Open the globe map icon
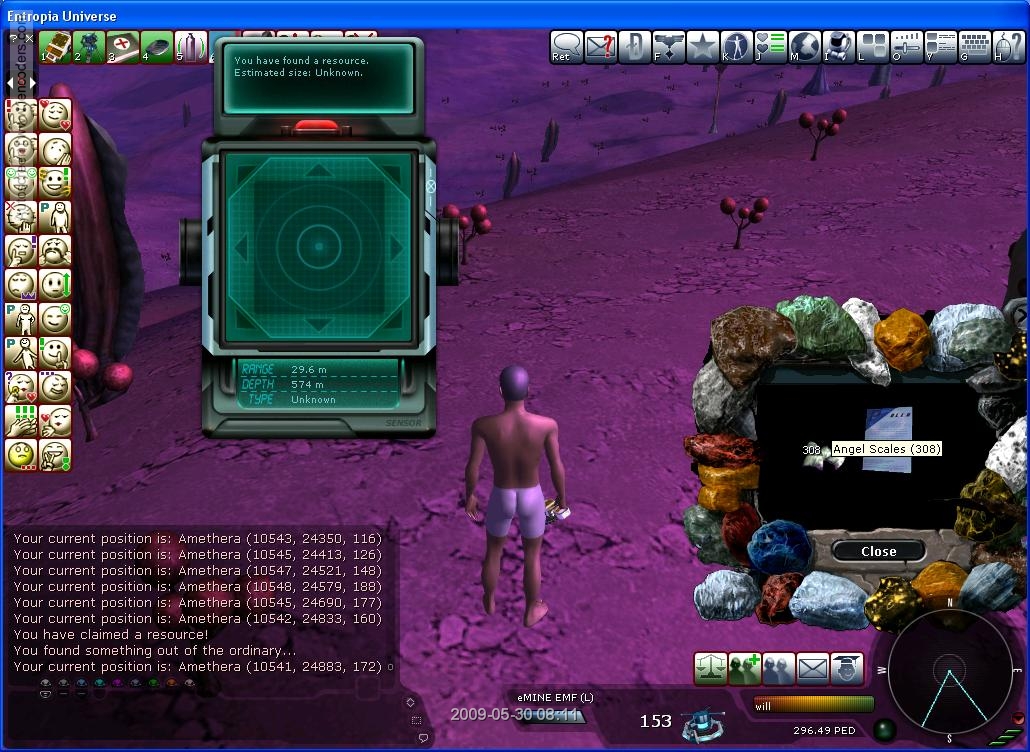This screenshot has height=752, width=1030. tap(805, 46)
